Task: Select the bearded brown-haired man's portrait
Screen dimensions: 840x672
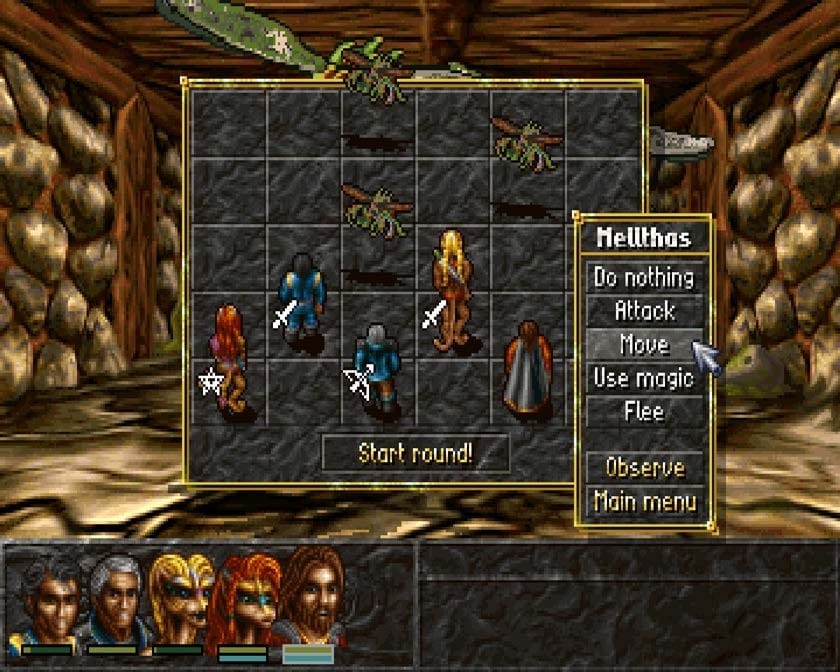Action: 309,598
